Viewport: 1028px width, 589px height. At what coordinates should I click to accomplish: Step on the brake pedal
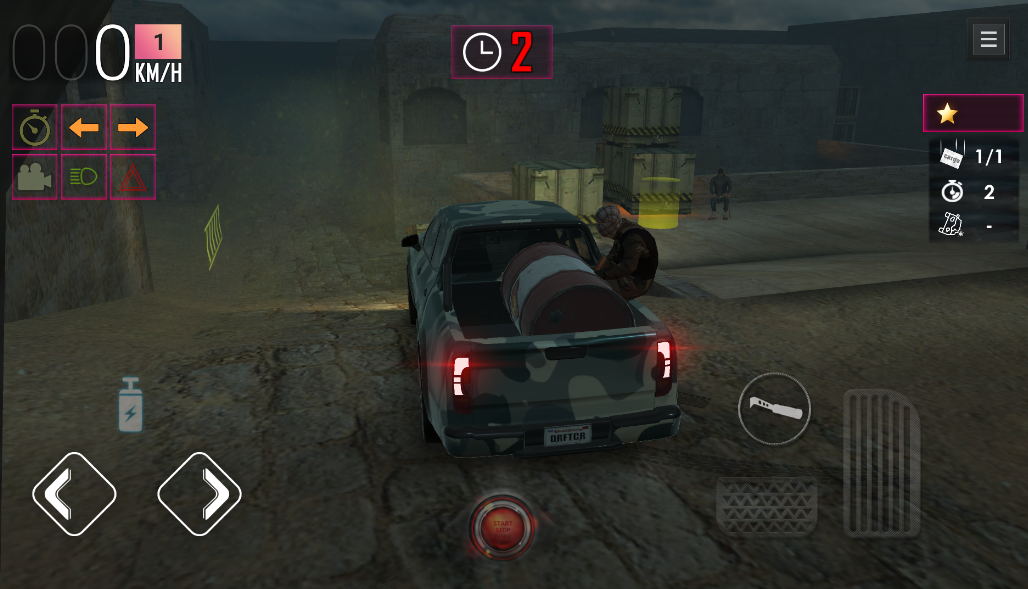click(767, 505)
